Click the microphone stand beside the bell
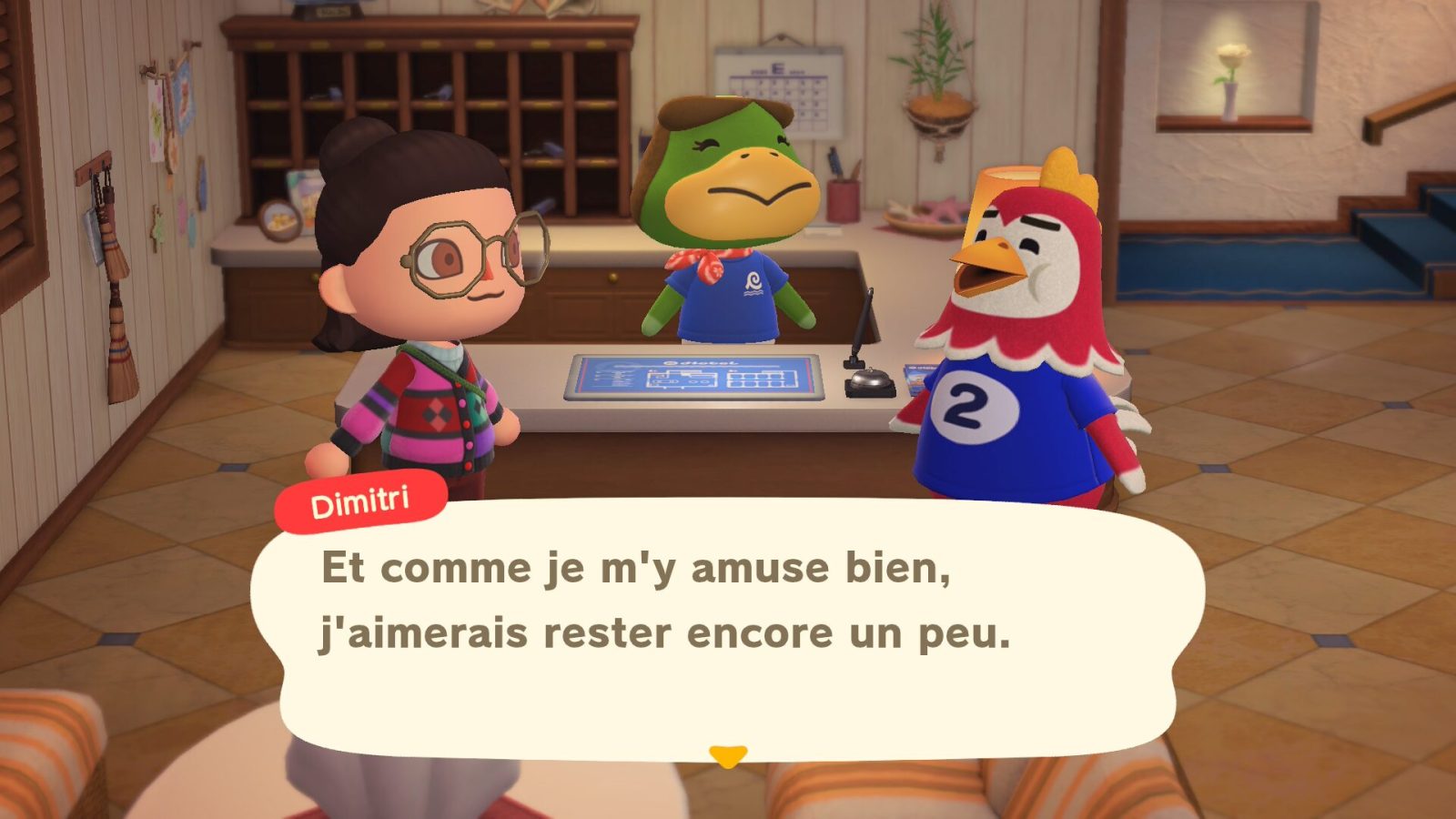 pyautogui.click(x=855, y=344)
